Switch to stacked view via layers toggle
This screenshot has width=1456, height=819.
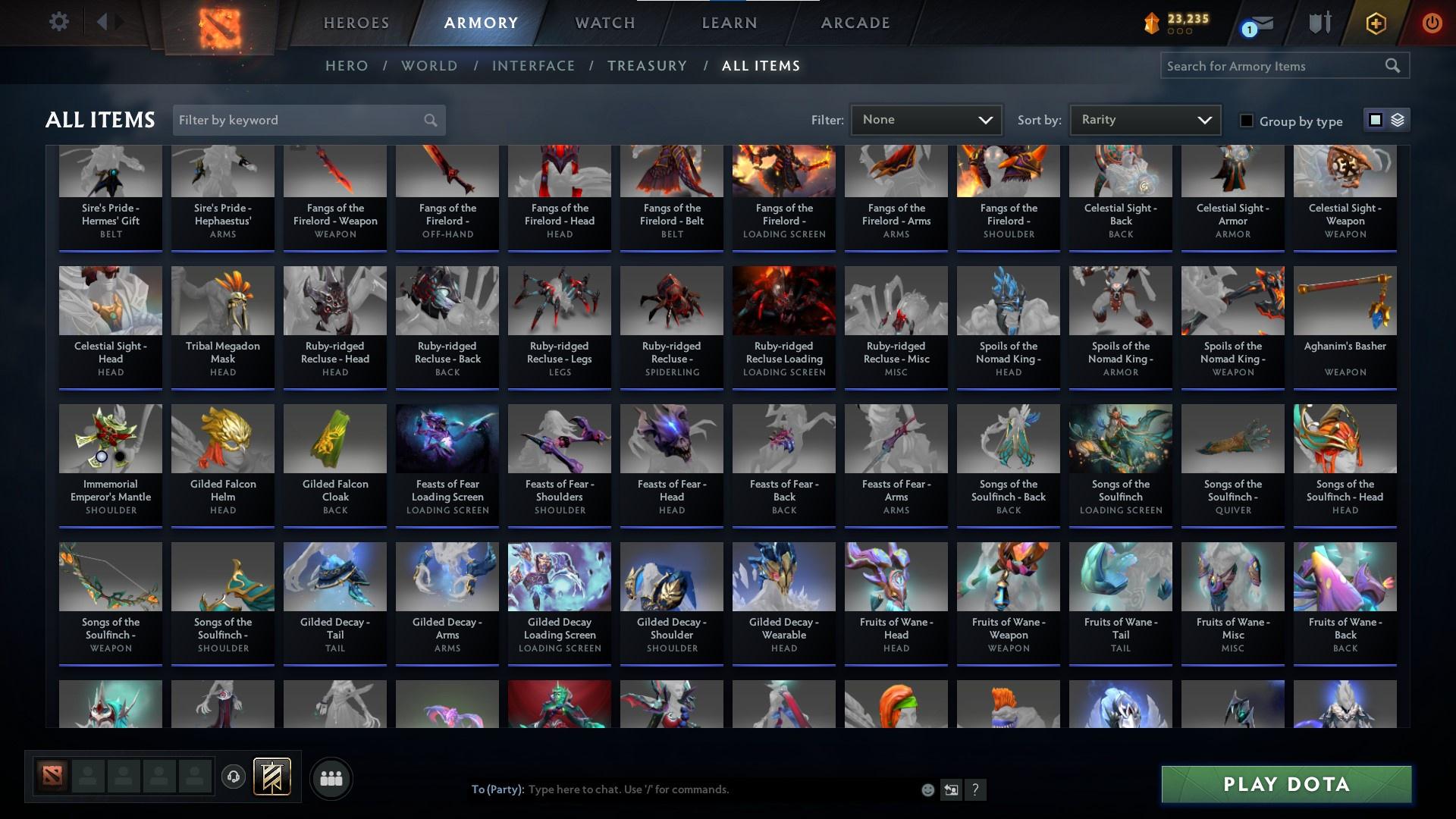point(1398,120)
